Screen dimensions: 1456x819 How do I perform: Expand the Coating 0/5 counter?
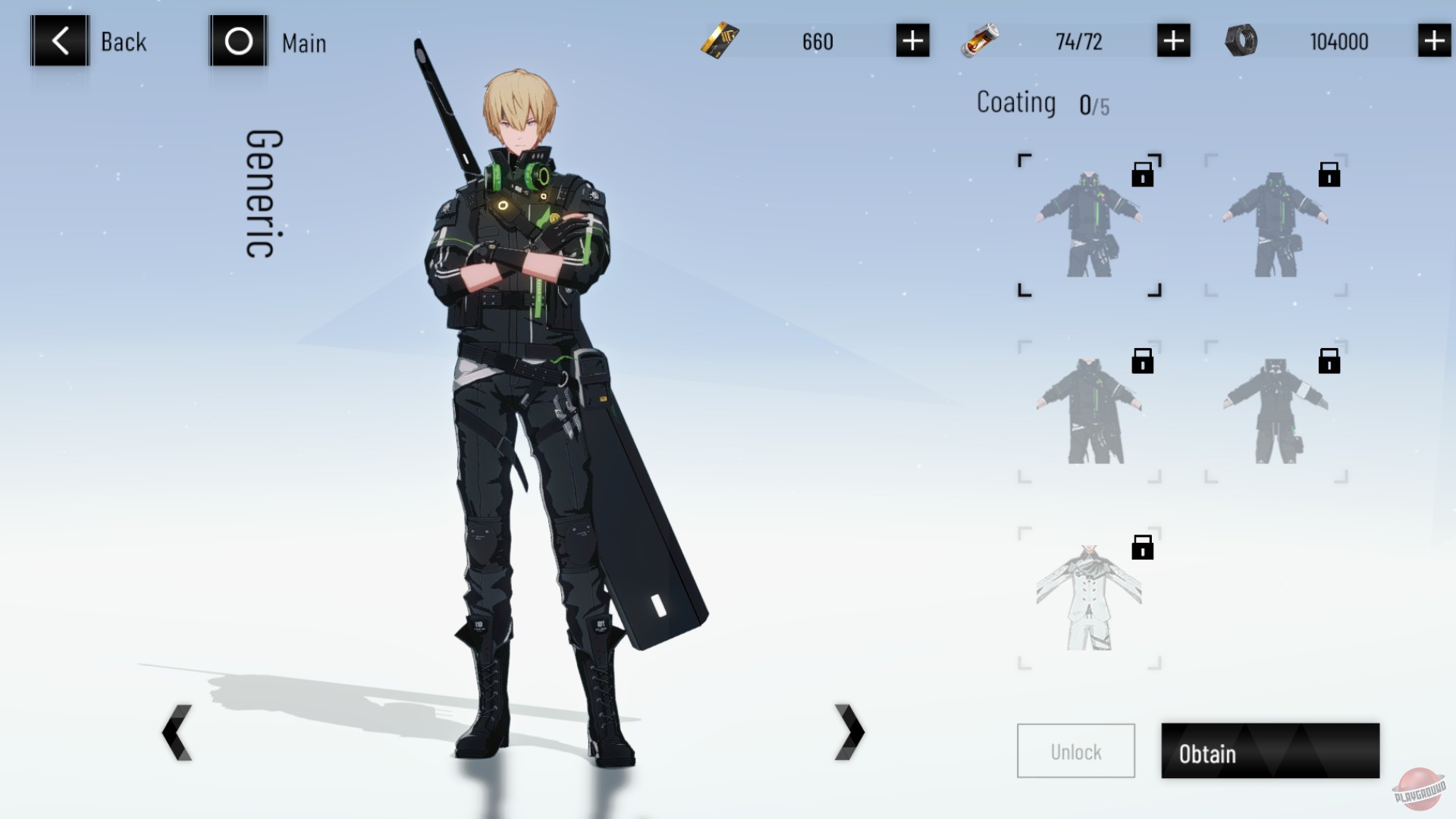pos(1045,102)
